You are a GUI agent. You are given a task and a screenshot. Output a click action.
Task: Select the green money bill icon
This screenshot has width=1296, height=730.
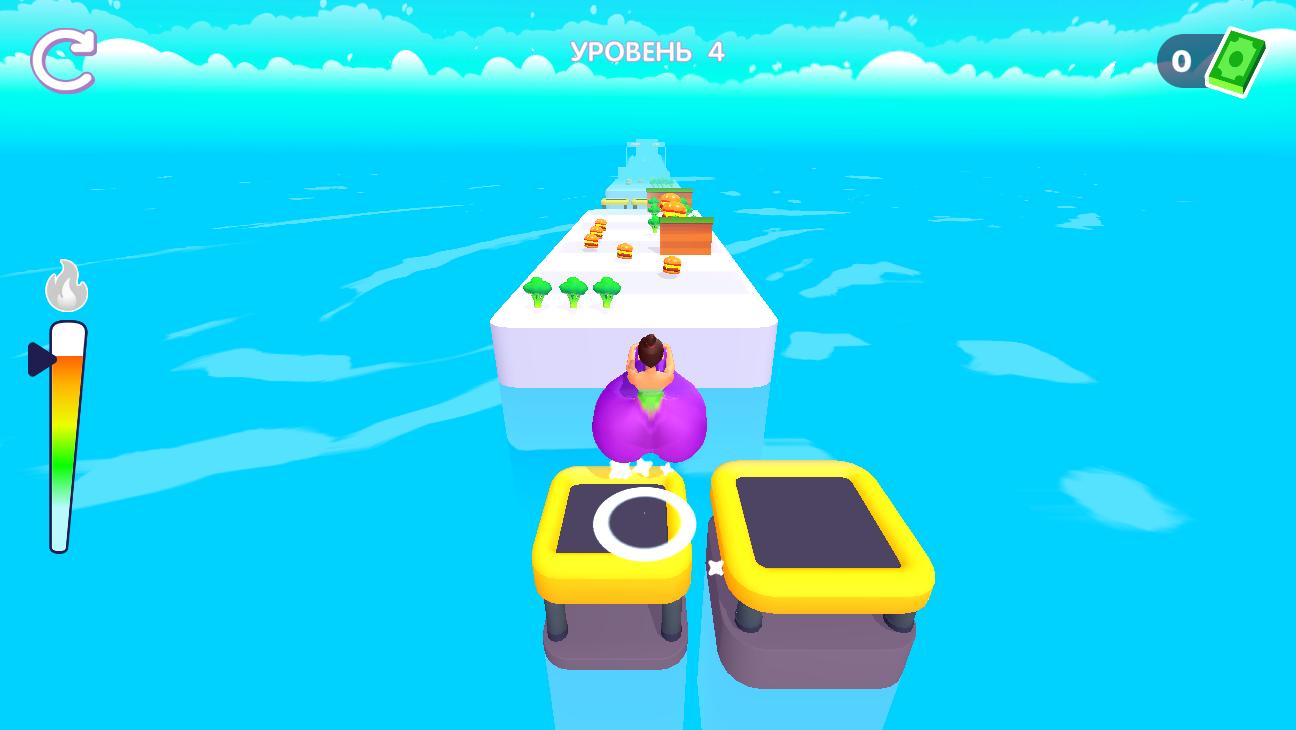[x=1234, y=62]
